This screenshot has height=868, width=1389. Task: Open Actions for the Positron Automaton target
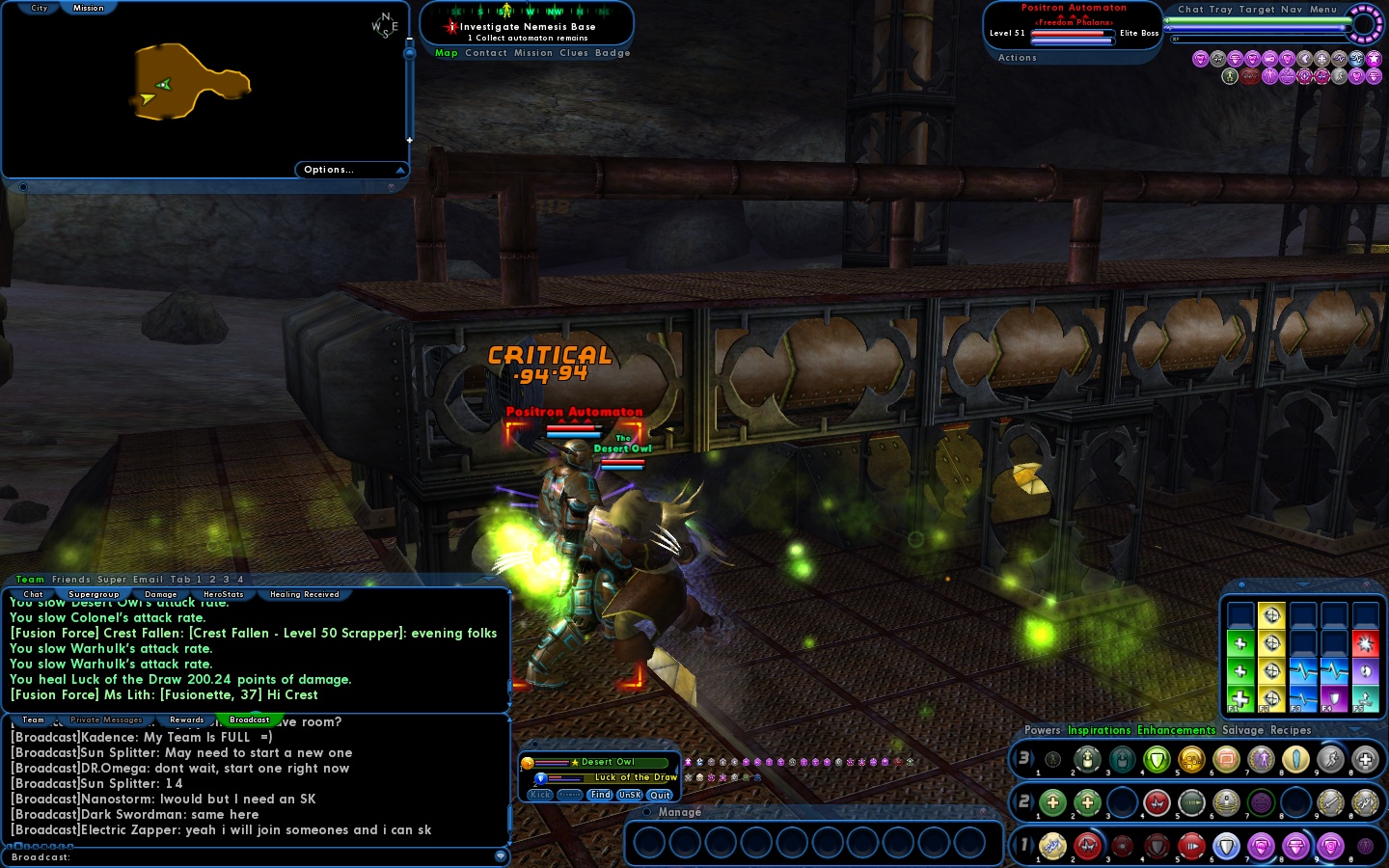pyautogui.click(x=1018, y=58)
